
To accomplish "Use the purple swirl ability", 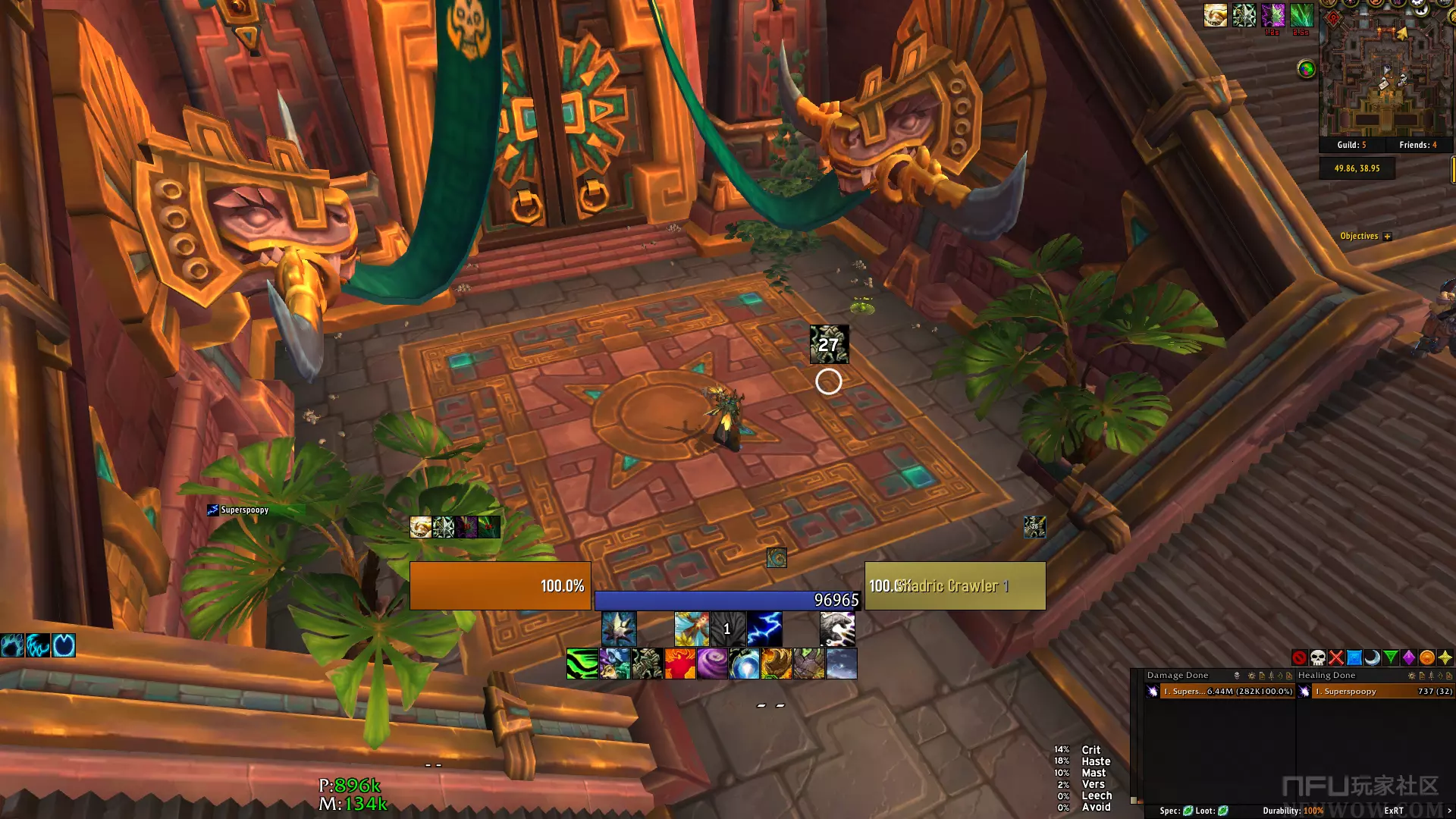I will pos(712,664).
